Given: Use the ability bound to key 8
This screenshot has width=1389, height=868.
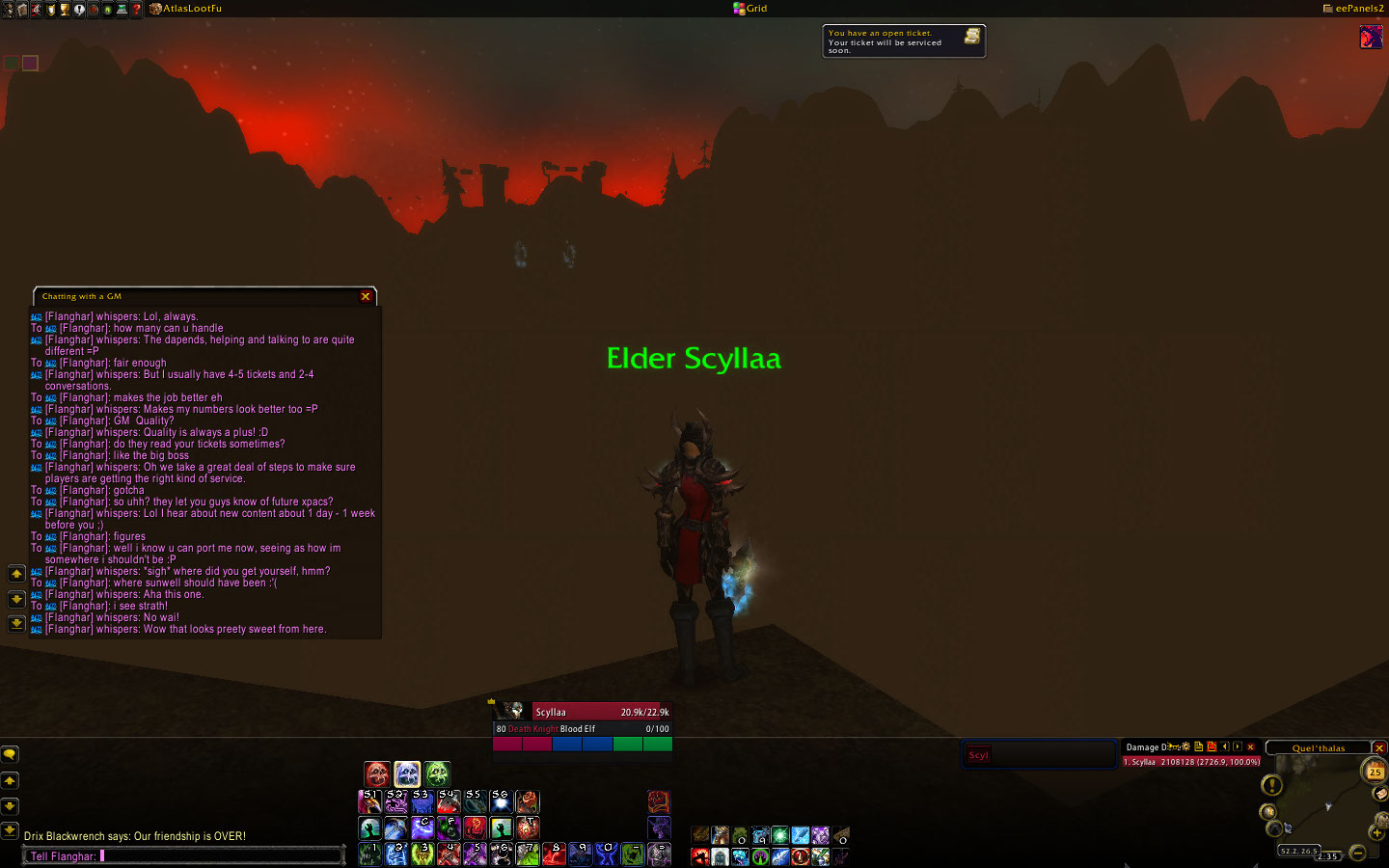Looking at the screenshot, I should [x=554, y=854].
